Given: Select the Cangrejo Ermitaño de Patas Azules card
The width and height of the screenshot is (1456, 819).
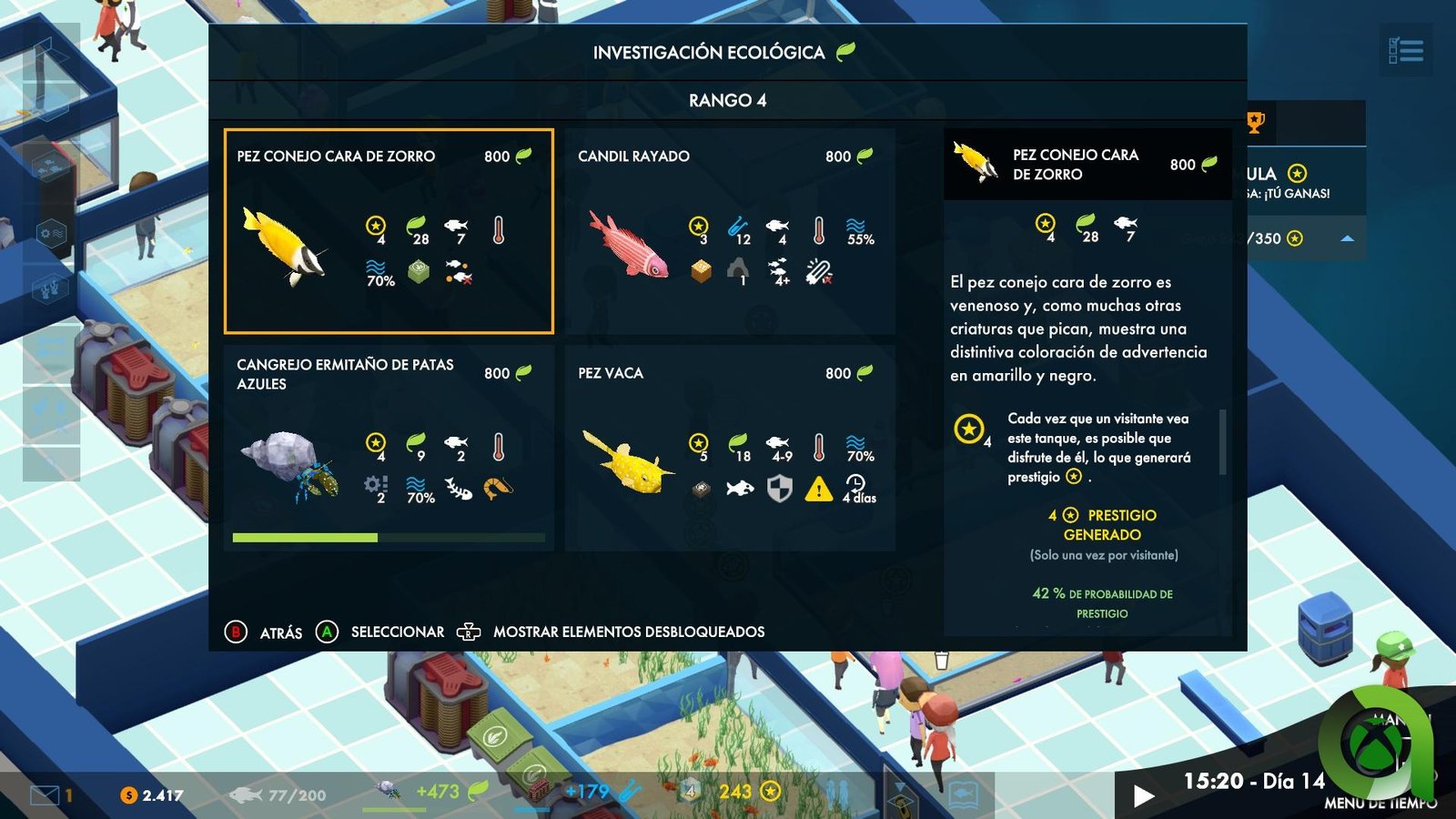Looking at the screenshot, I should pyautogui.click(x=389, y=448).
